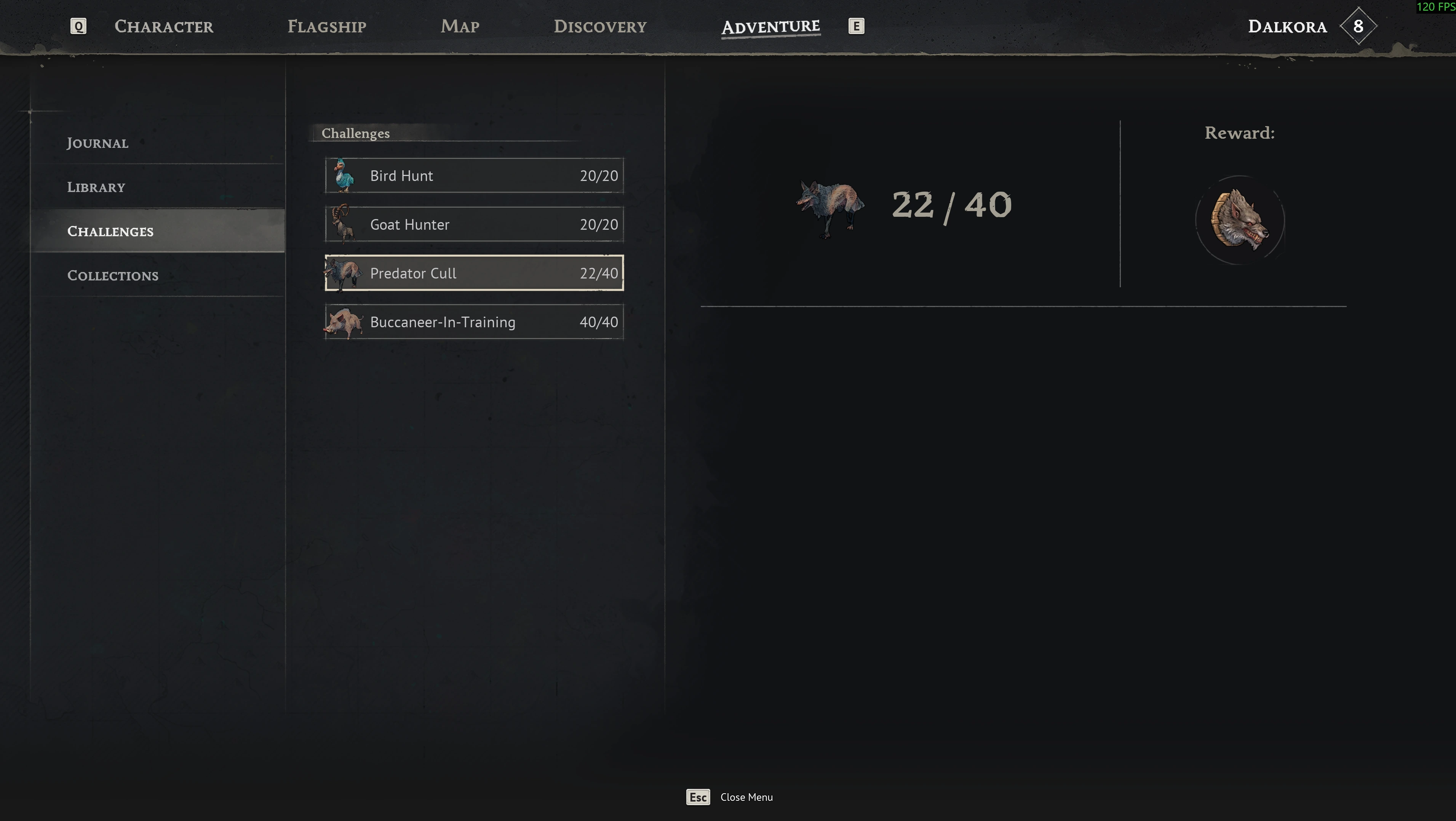1456x821 pixels.
Task: Open the Collections section
Action: pyautogui.click(x=112, y=275)
